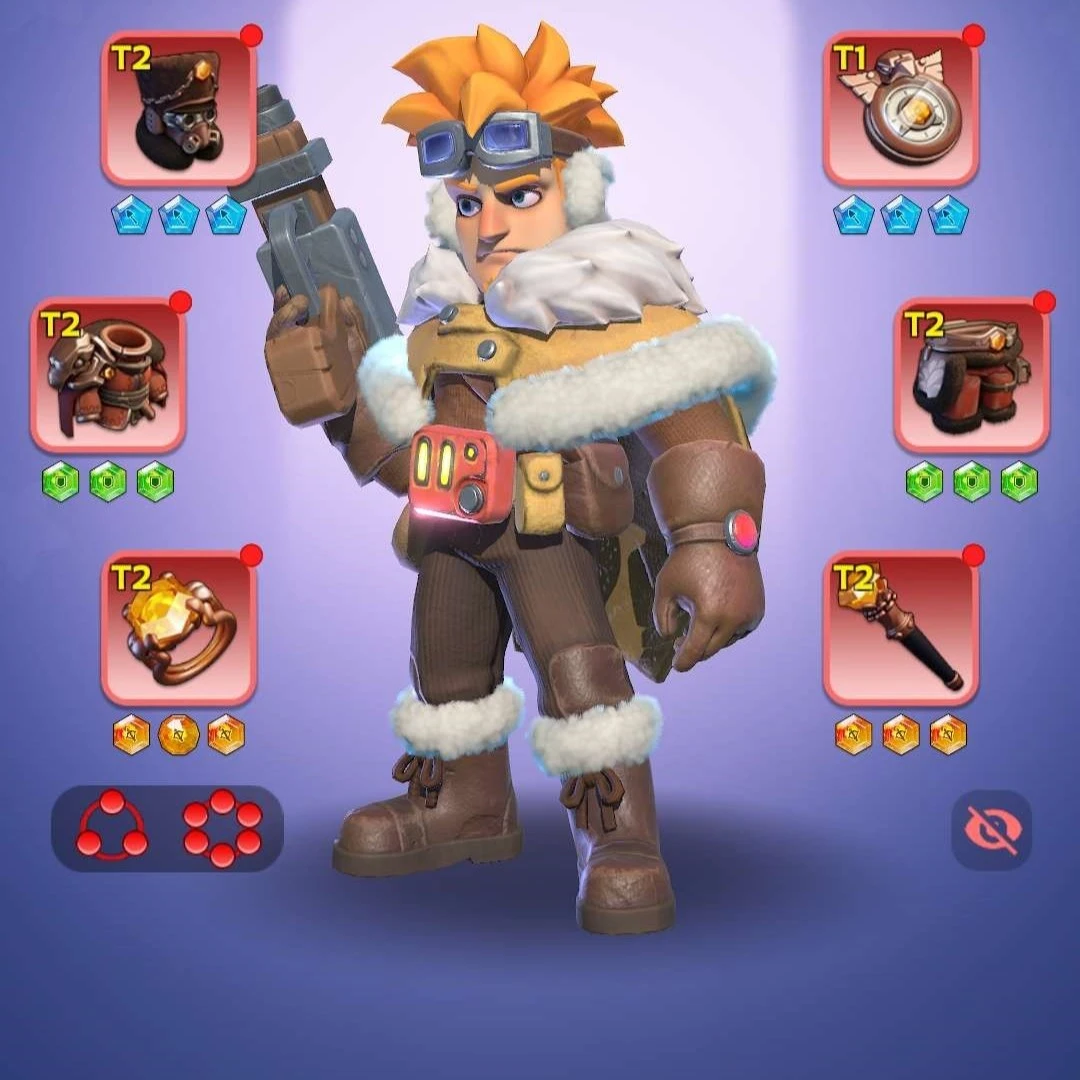Screen dimensions: 1080x1080
Task: Toggle the crossed-out eye visibility button
Action: coord(991,829)
